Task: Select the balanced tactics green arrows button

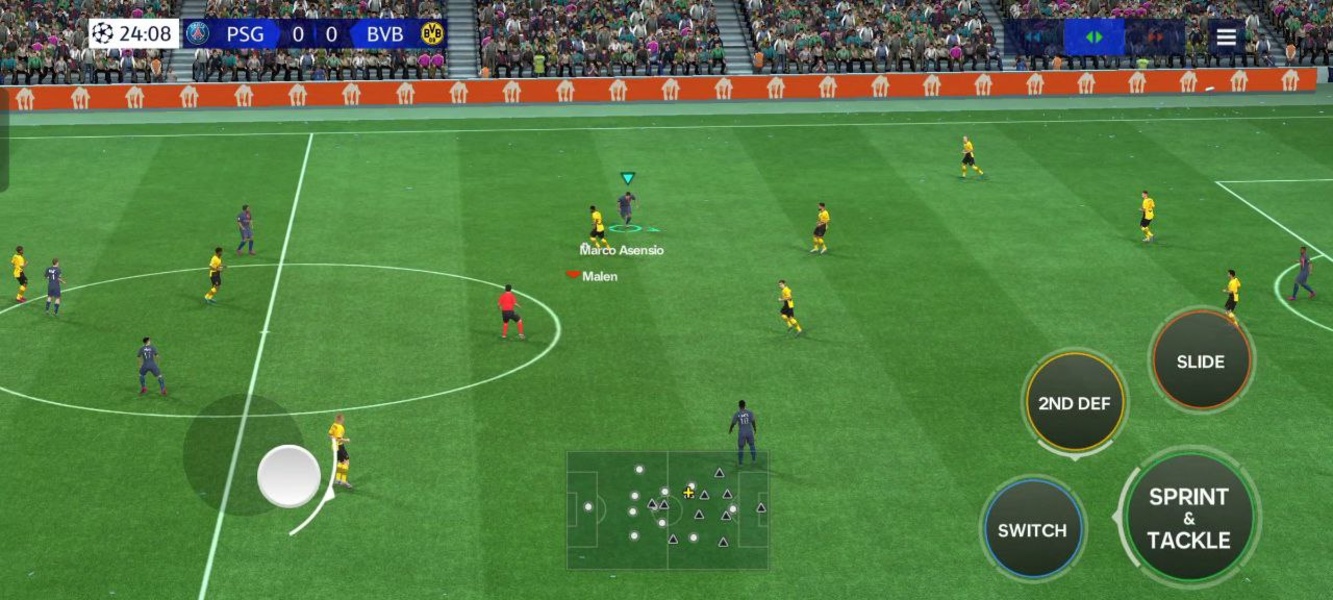Action: tap(1094, 37)
